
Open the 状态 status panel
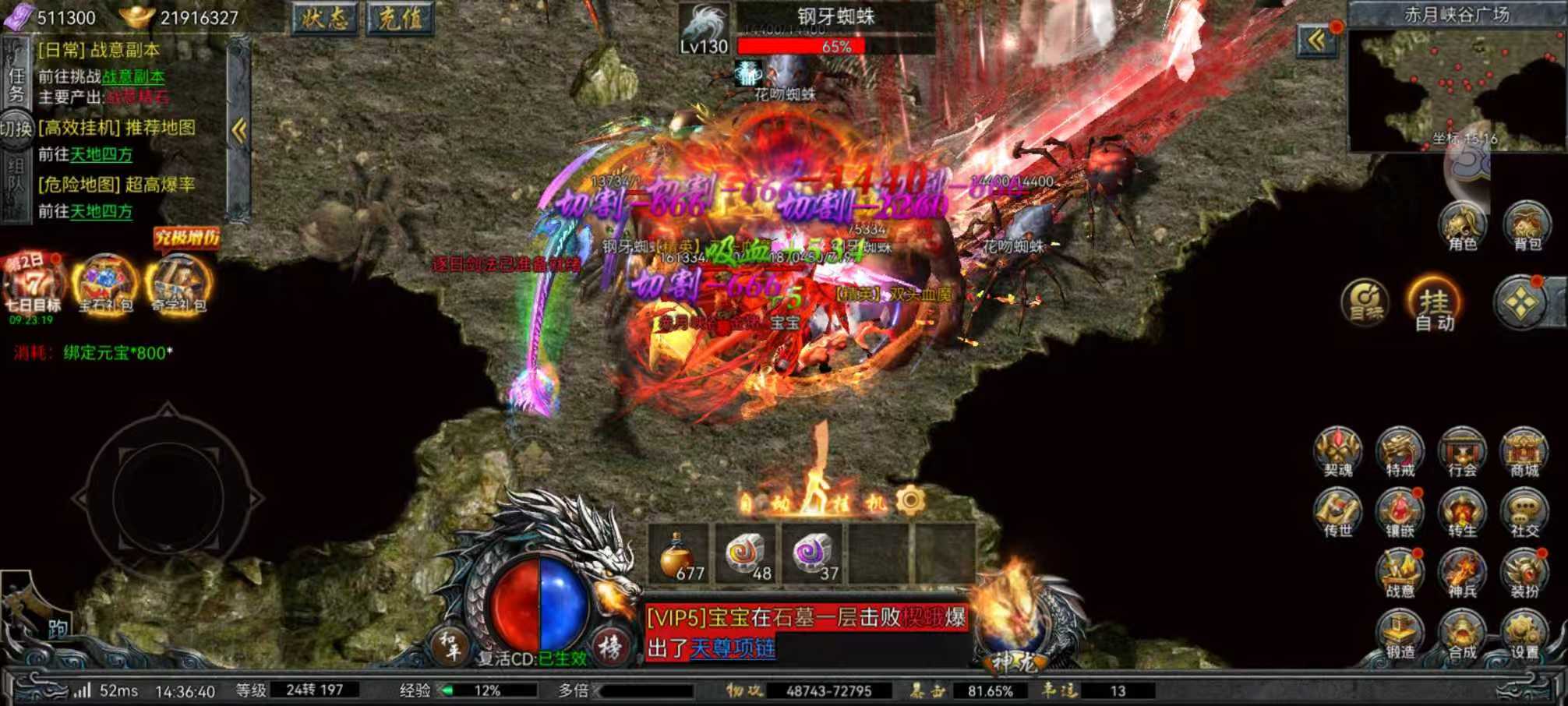click(324, 18)
